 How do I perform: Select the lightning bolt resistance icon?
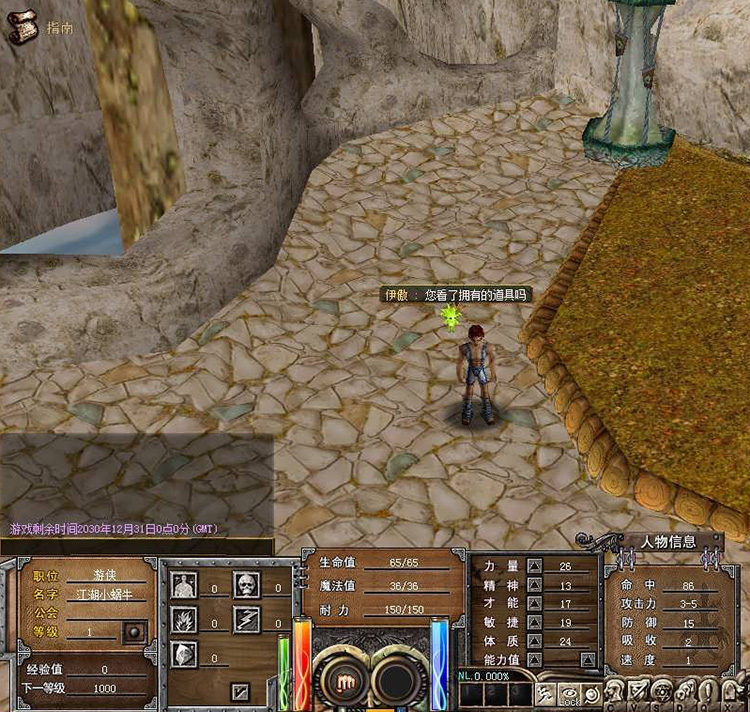pos(246,620)
